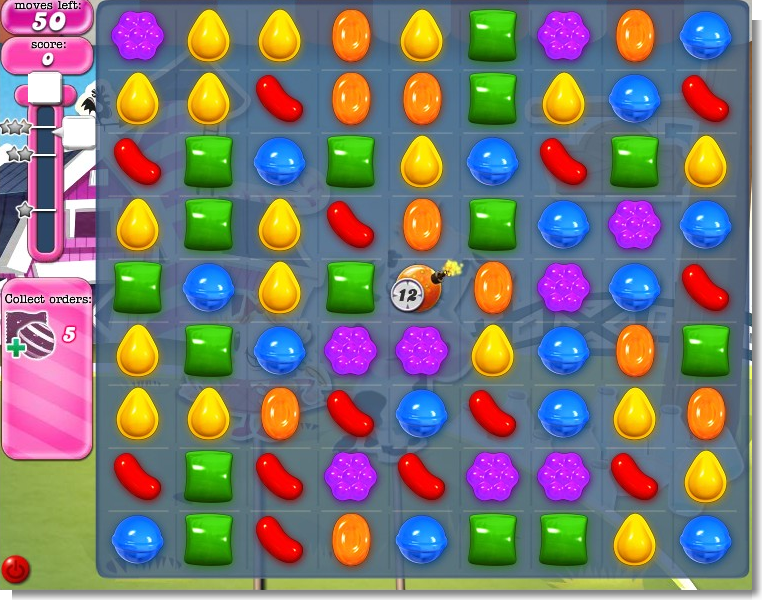
Task: Select the countdown bomb candy showing 12
Action: click(x=421, y=288)
